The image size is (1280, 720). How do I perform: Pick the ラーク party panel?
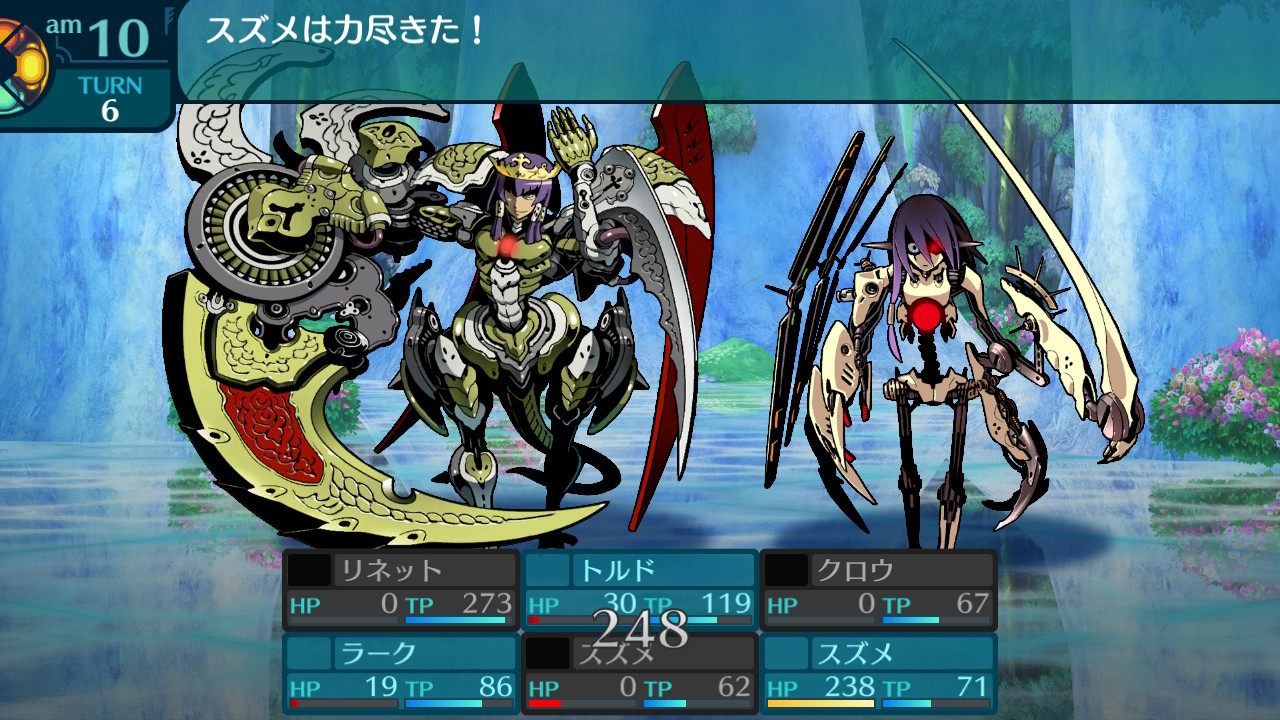point(401,673)
